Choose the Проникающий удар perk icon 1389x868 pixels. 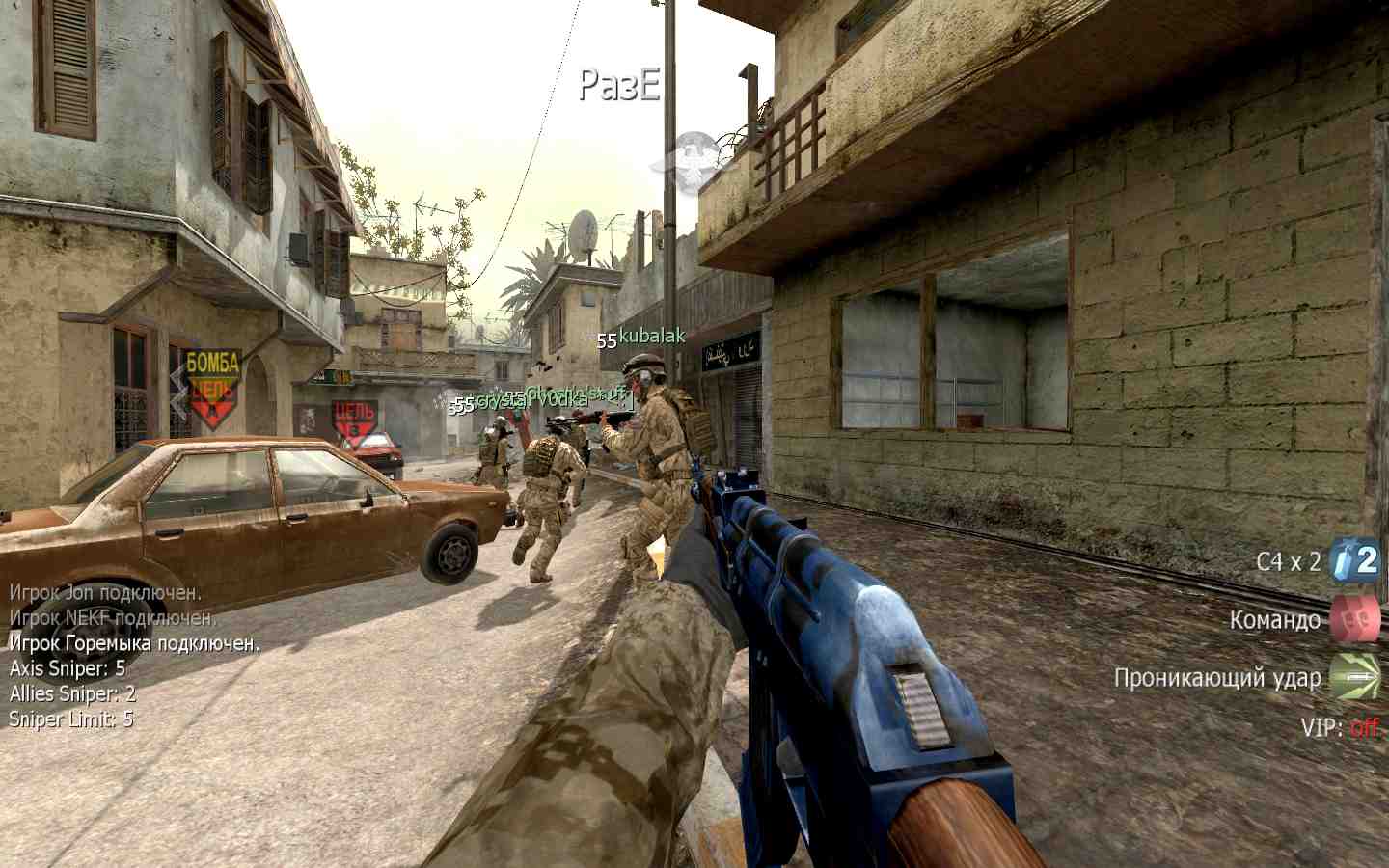[x=1354, y=677]
